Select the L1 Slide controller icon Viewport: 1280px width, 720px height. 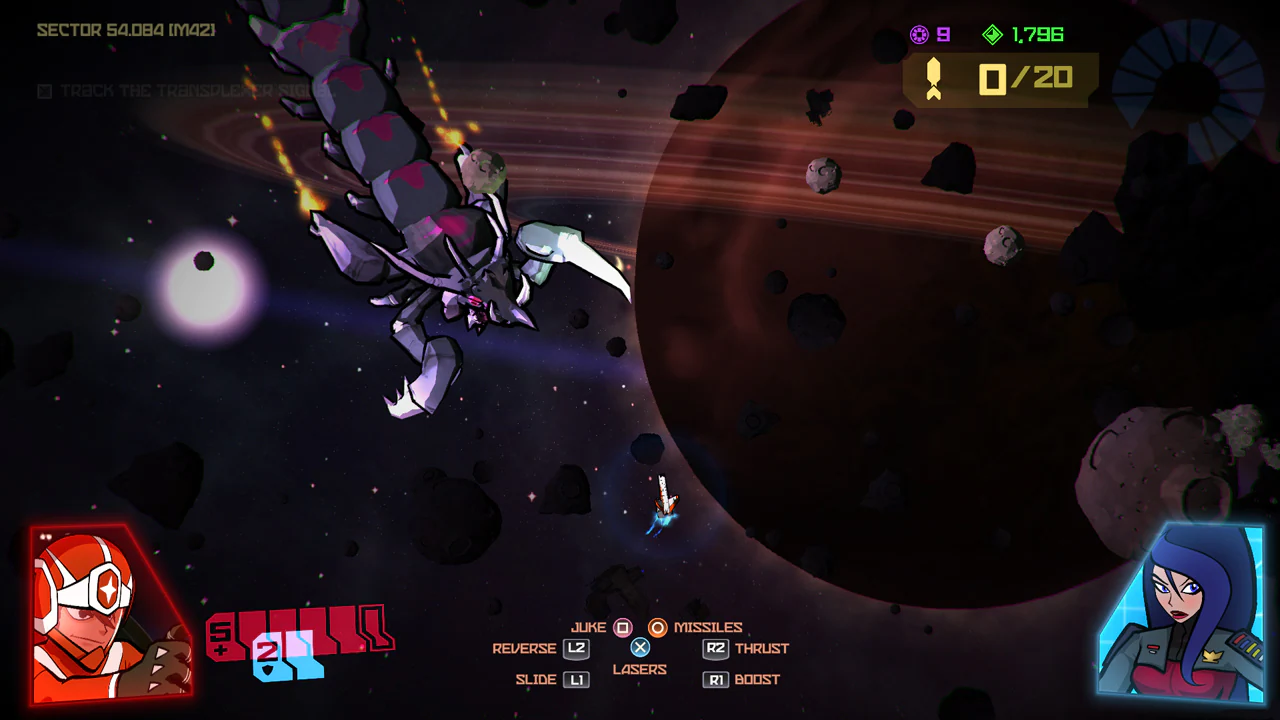pos(575,679)
